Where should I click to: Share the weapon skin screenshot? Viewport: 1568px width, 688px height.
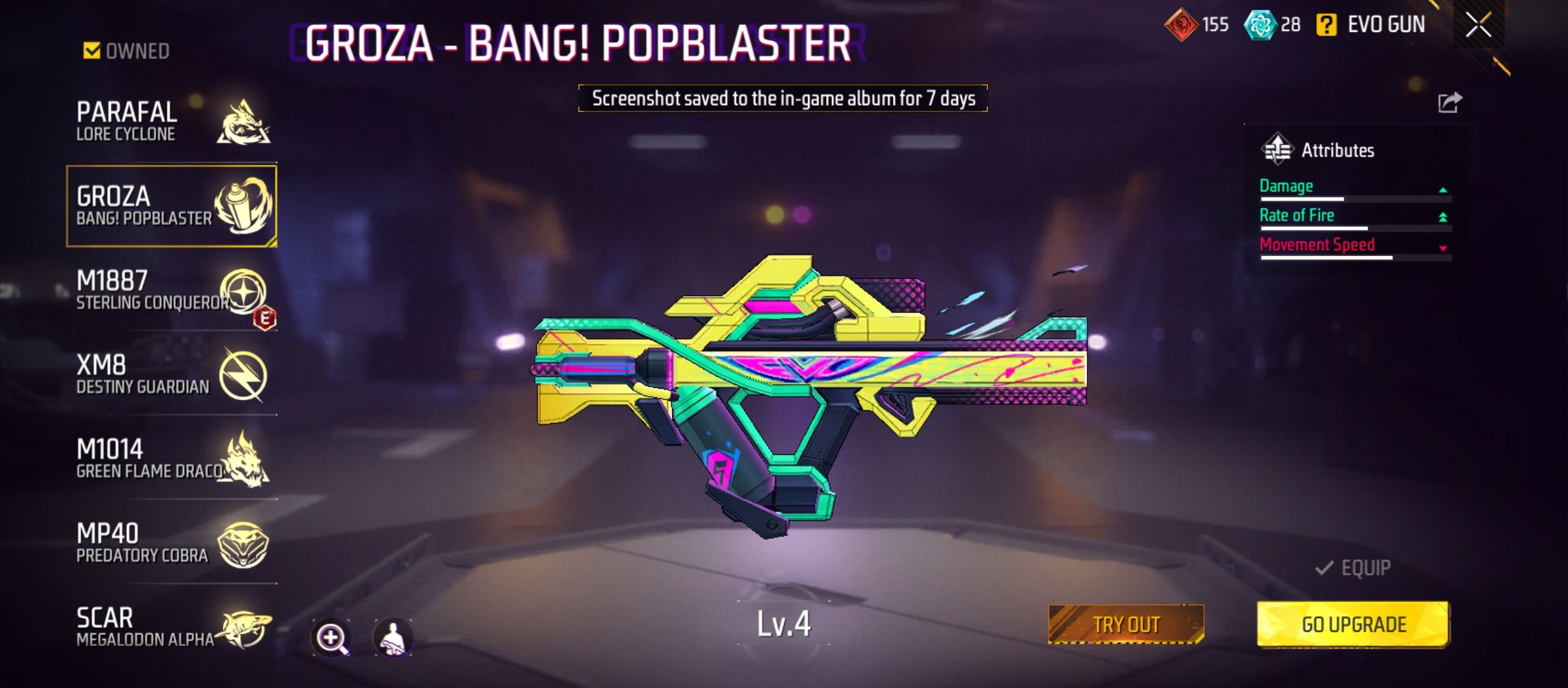pyautogui.click(x=1449, y=102)
